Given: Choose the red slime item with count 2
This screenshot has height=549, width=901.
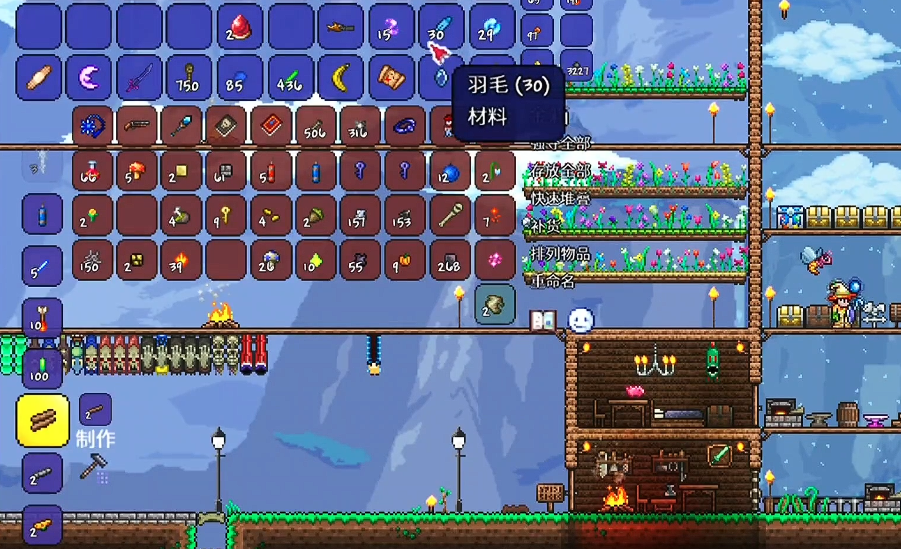Looking at the screenshot, I should tap(240, 27).
